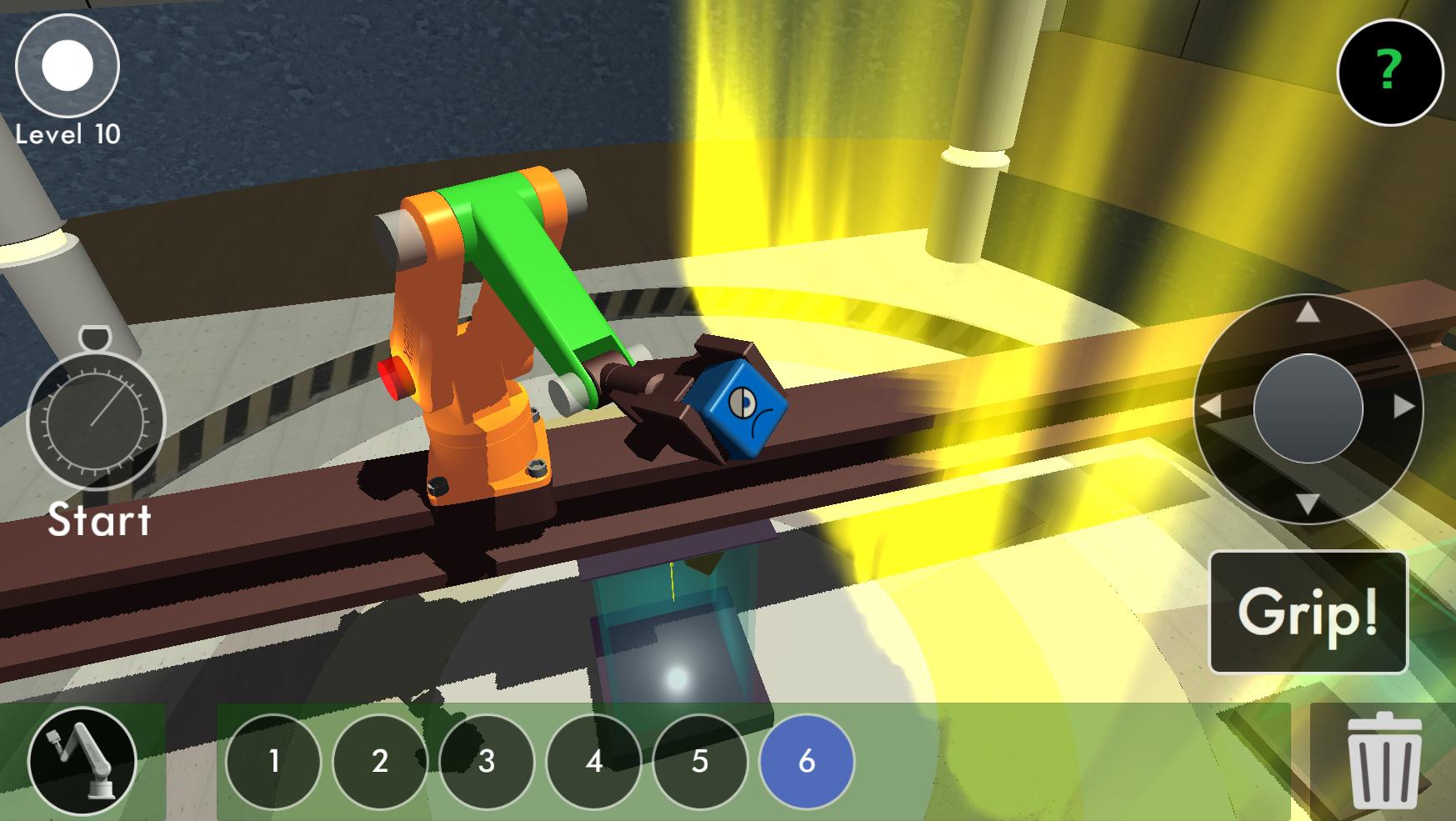Open the green question mark help
Viewport: 1456px width, 821px height.
point(1389,72)
